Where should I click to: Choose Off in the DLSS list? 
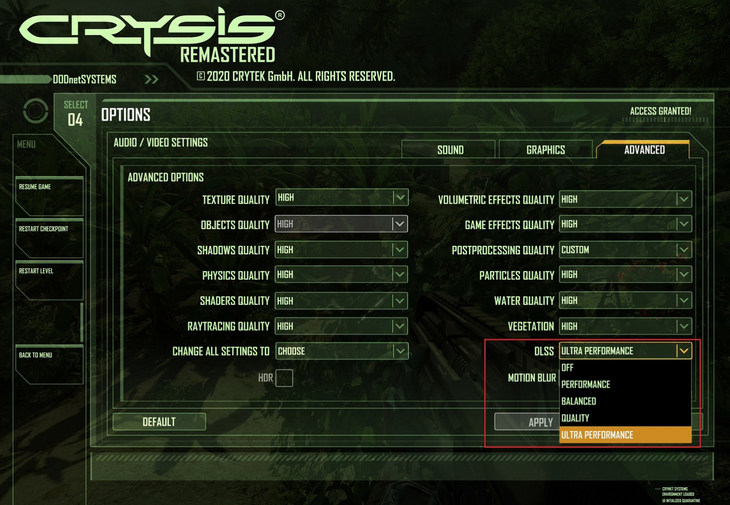pyautogui.click(x=624, y=368)
